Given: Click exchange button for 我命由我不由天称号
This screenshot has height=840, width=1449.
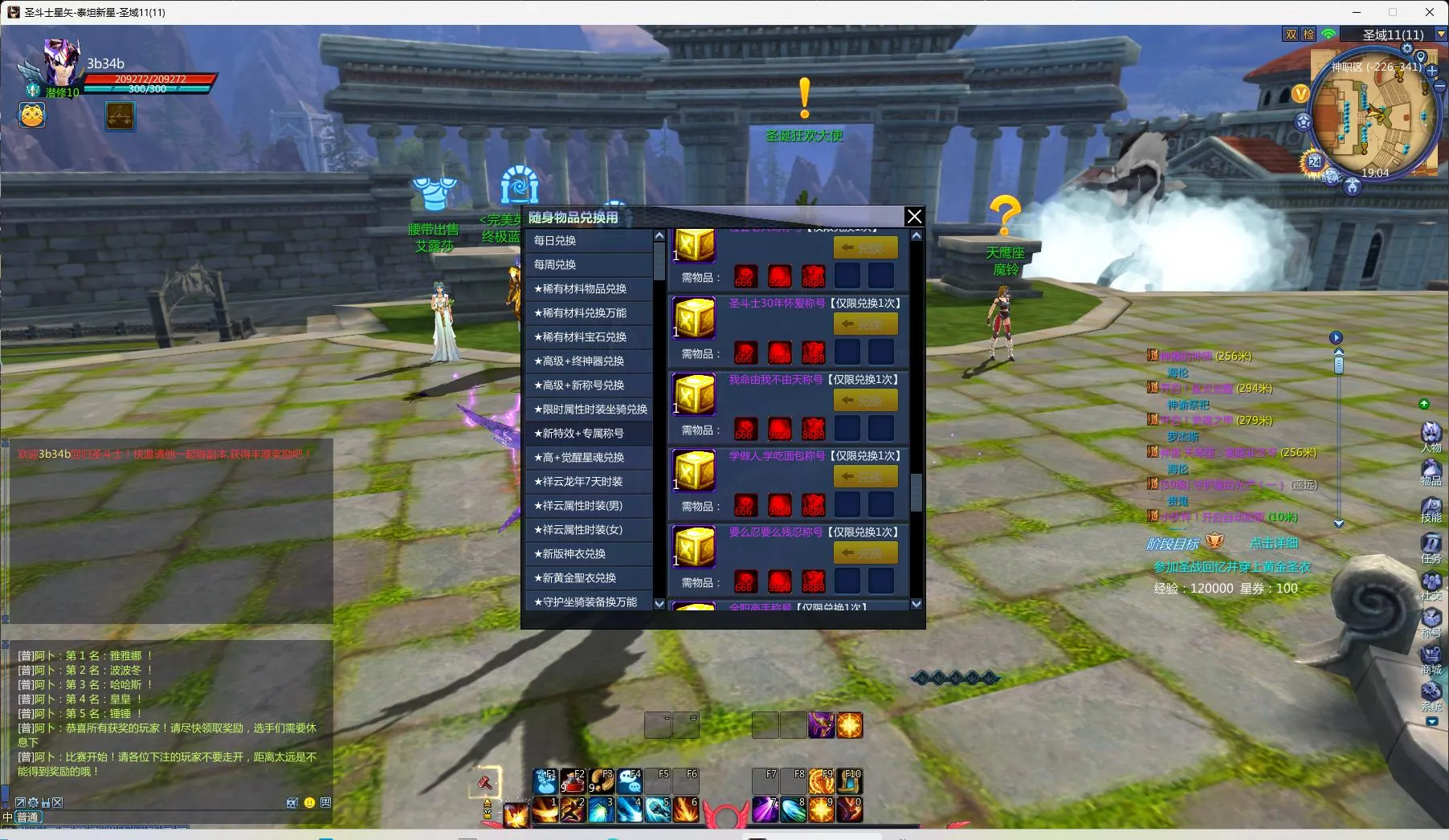Looking at the screenshot, I should (865, 401).
